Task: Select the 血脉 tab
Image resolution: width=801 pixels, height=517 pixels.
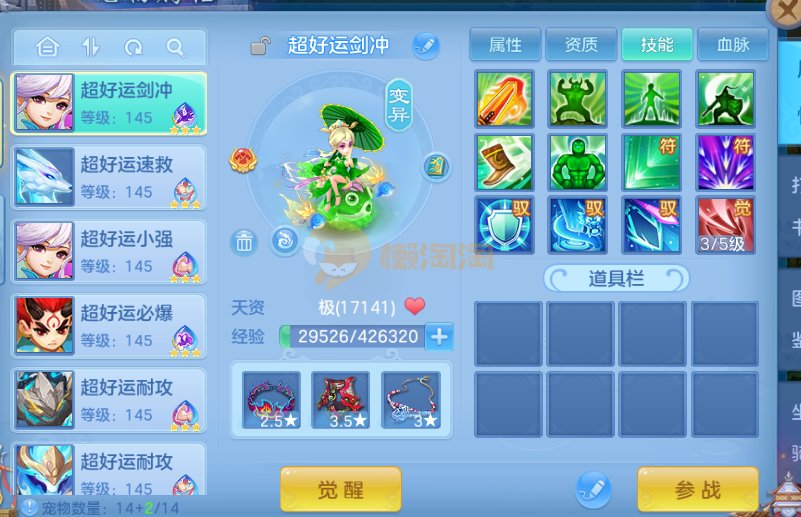Action: [x=733, y=45]
